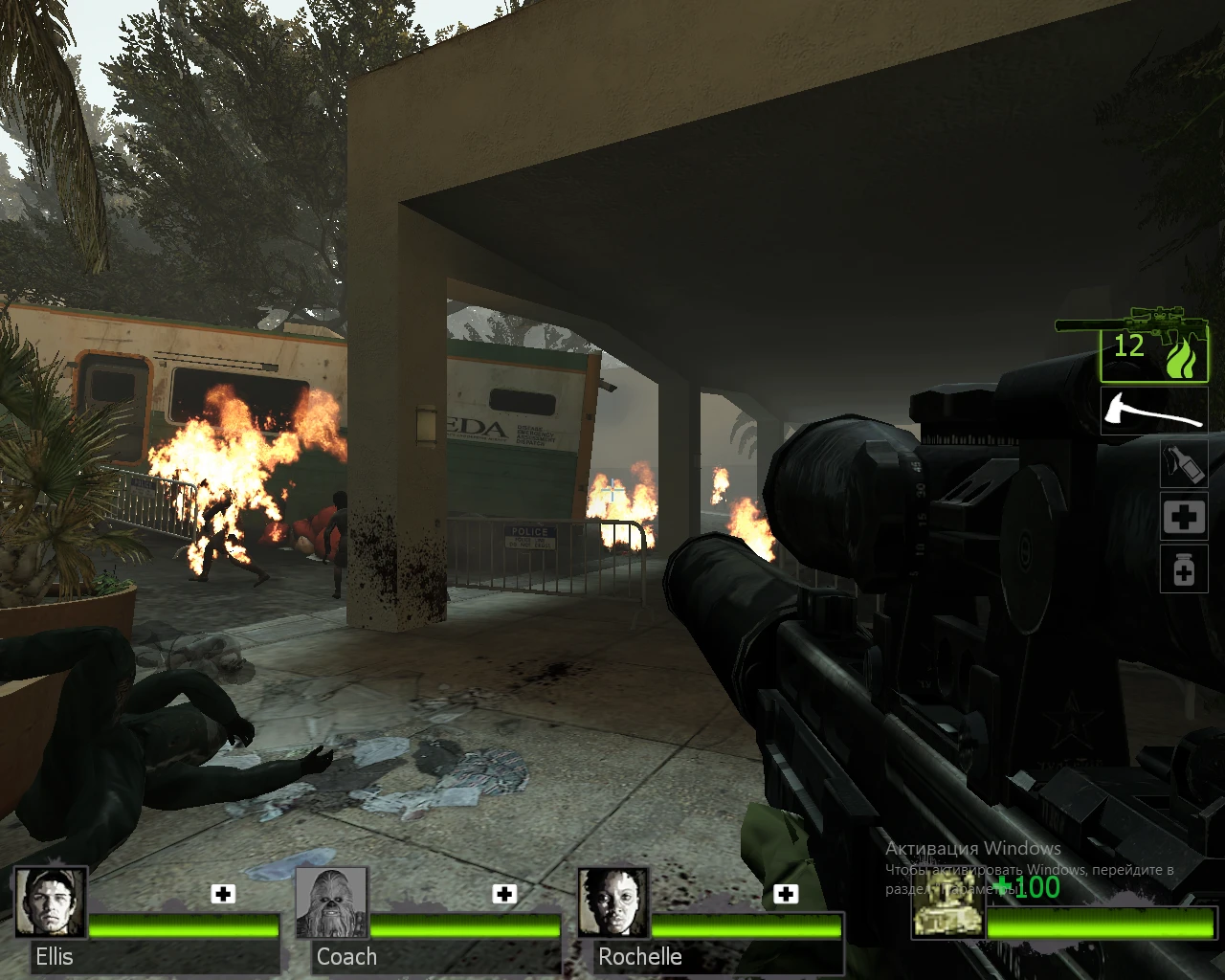The height and width of the screenshot is (980, 1225).
Task: Click the Windows activation watermark text
Action: click(972, 849)
